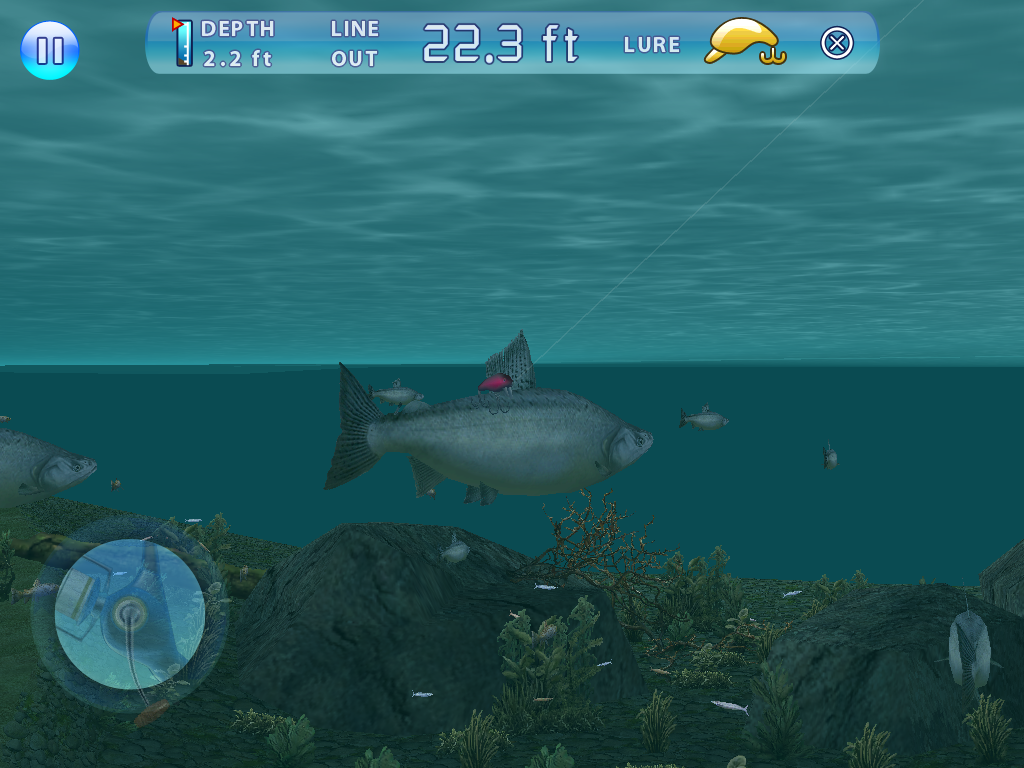Select the yellow lure icon
This screenshot has height=768, width=1024.
(x=744, y=43)
